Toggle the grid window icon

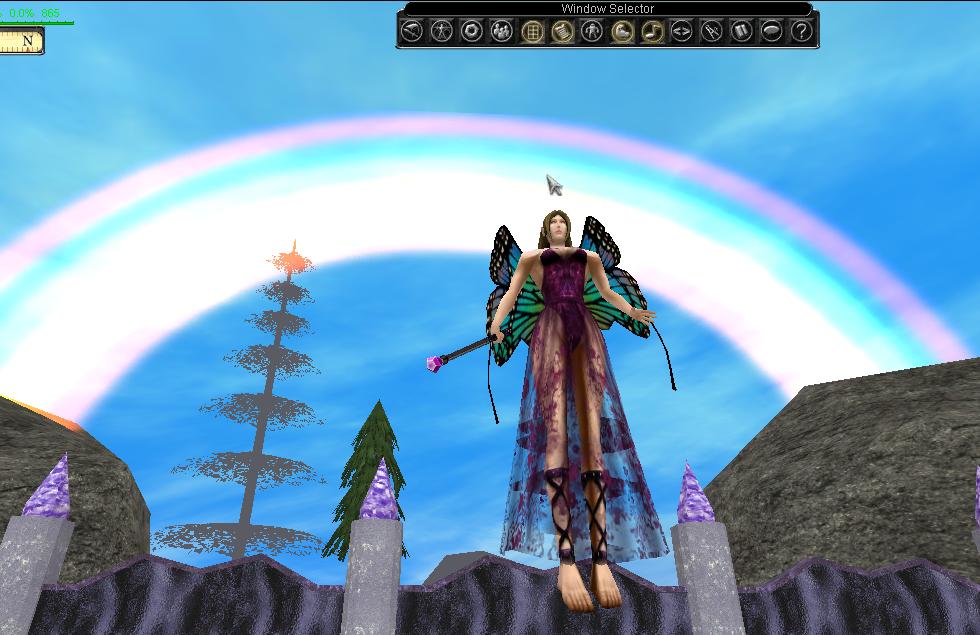coord(532,32)
